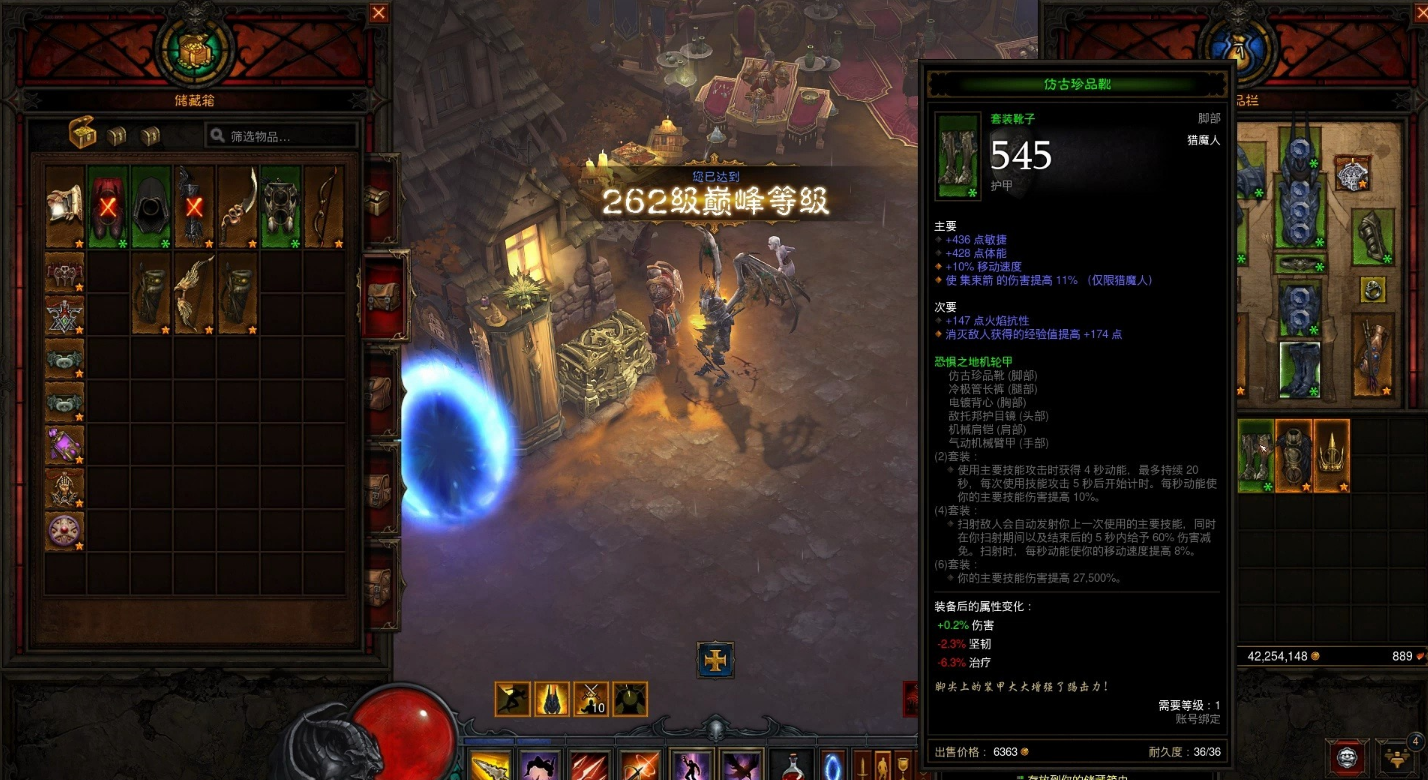Select the equipped amulet slot
1428x780 pixels.
click(1352, 174)
